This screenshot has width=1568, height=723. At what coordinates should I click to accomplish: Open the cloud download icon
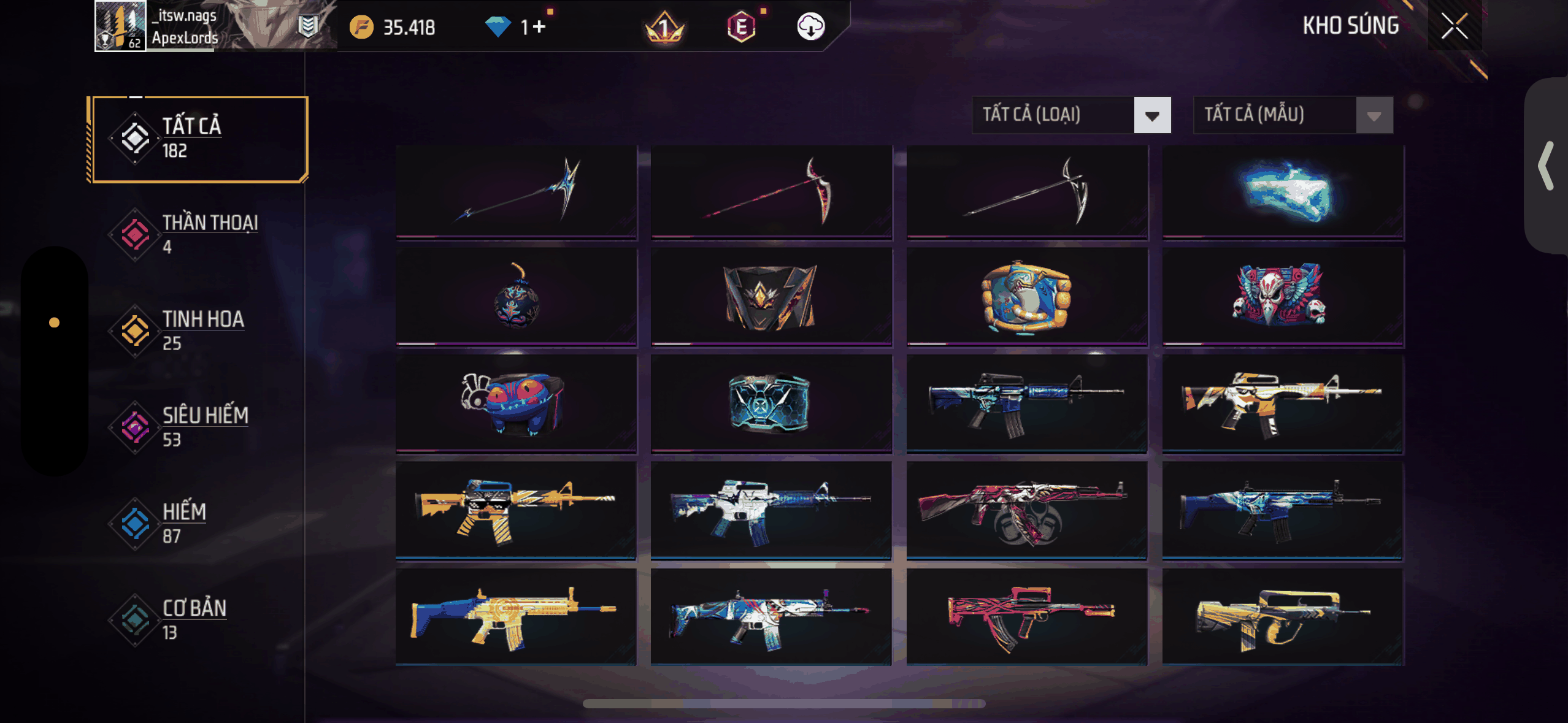[x=810, y=27]
